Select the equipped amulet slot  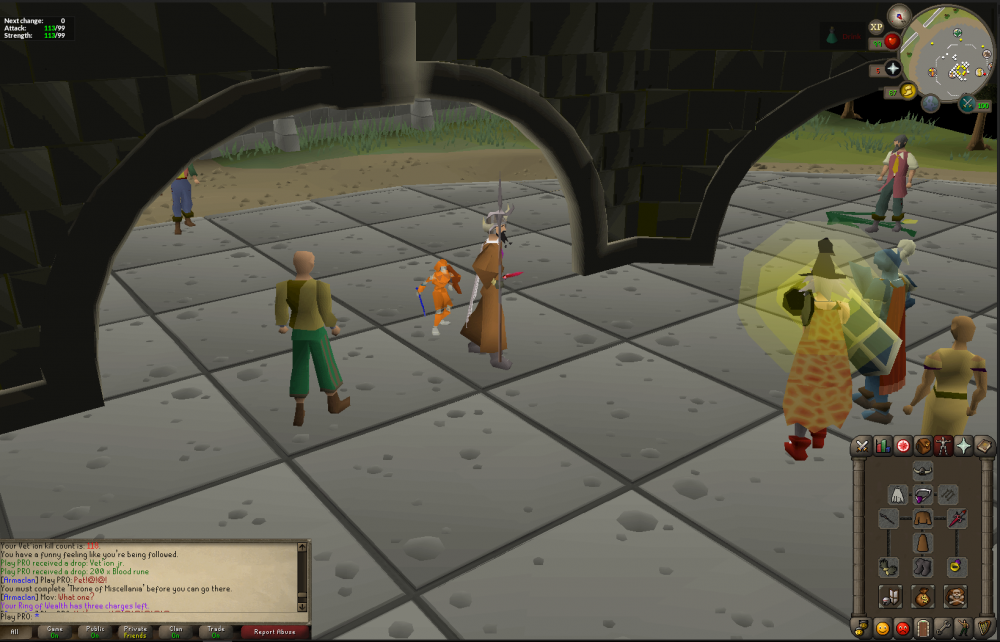[923, 495]
